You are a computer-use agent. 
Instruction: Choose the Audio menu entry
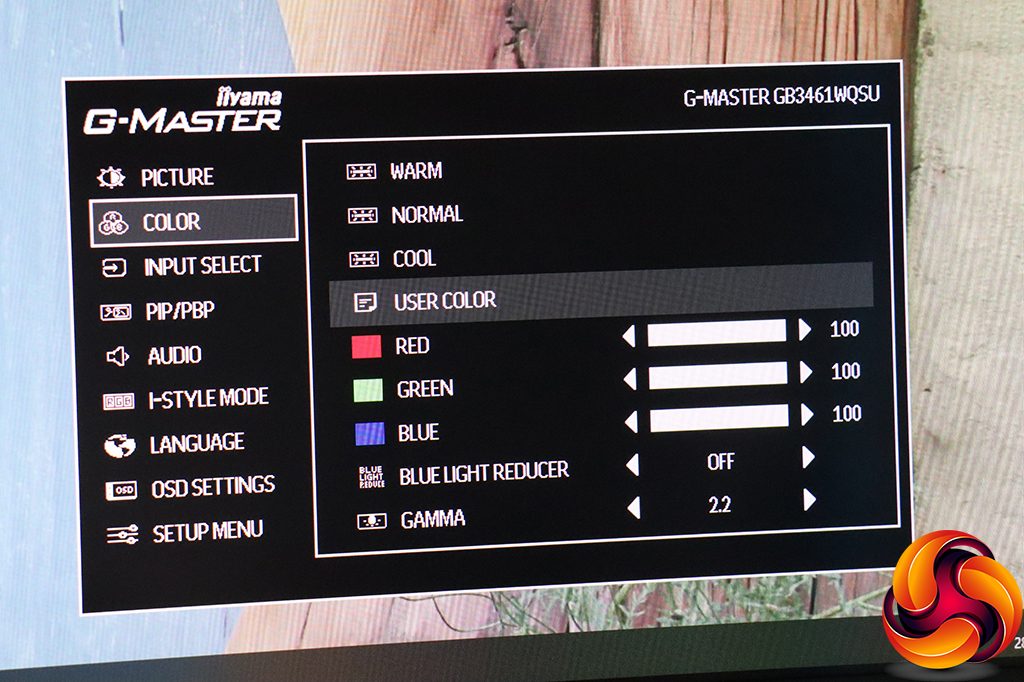173,356
